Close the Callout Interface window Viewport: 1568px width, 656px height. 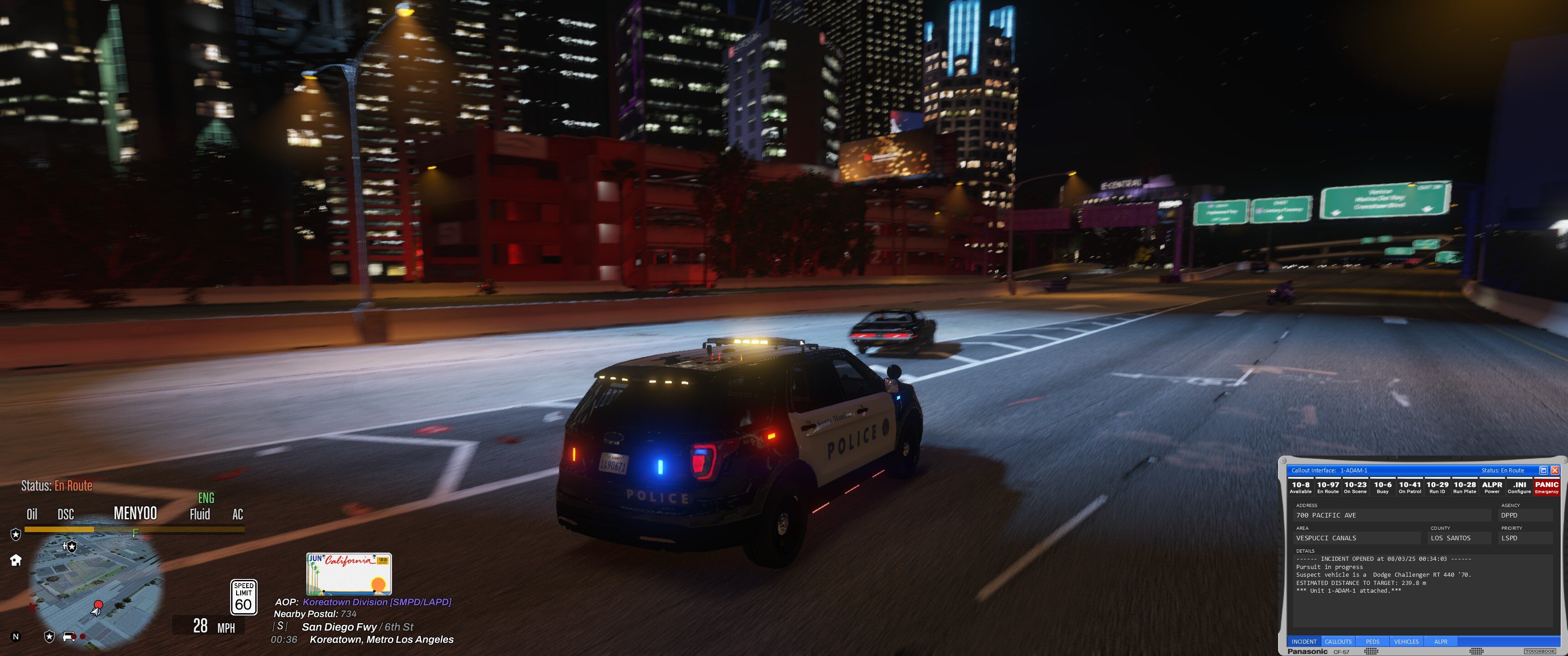coord(1555,471)
